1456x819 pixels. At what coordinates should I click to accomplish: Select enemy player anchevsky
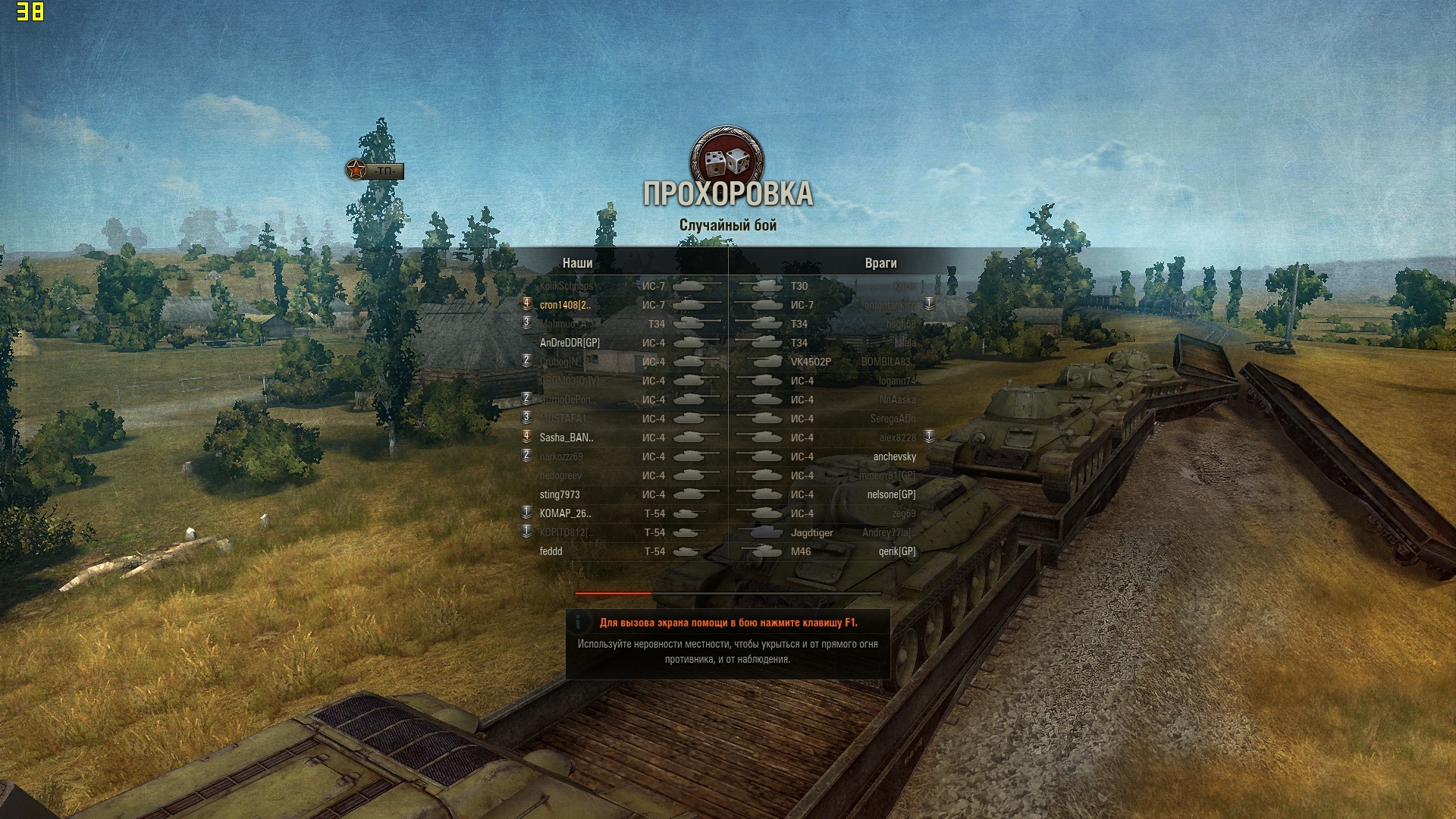(x=894, y=457)
